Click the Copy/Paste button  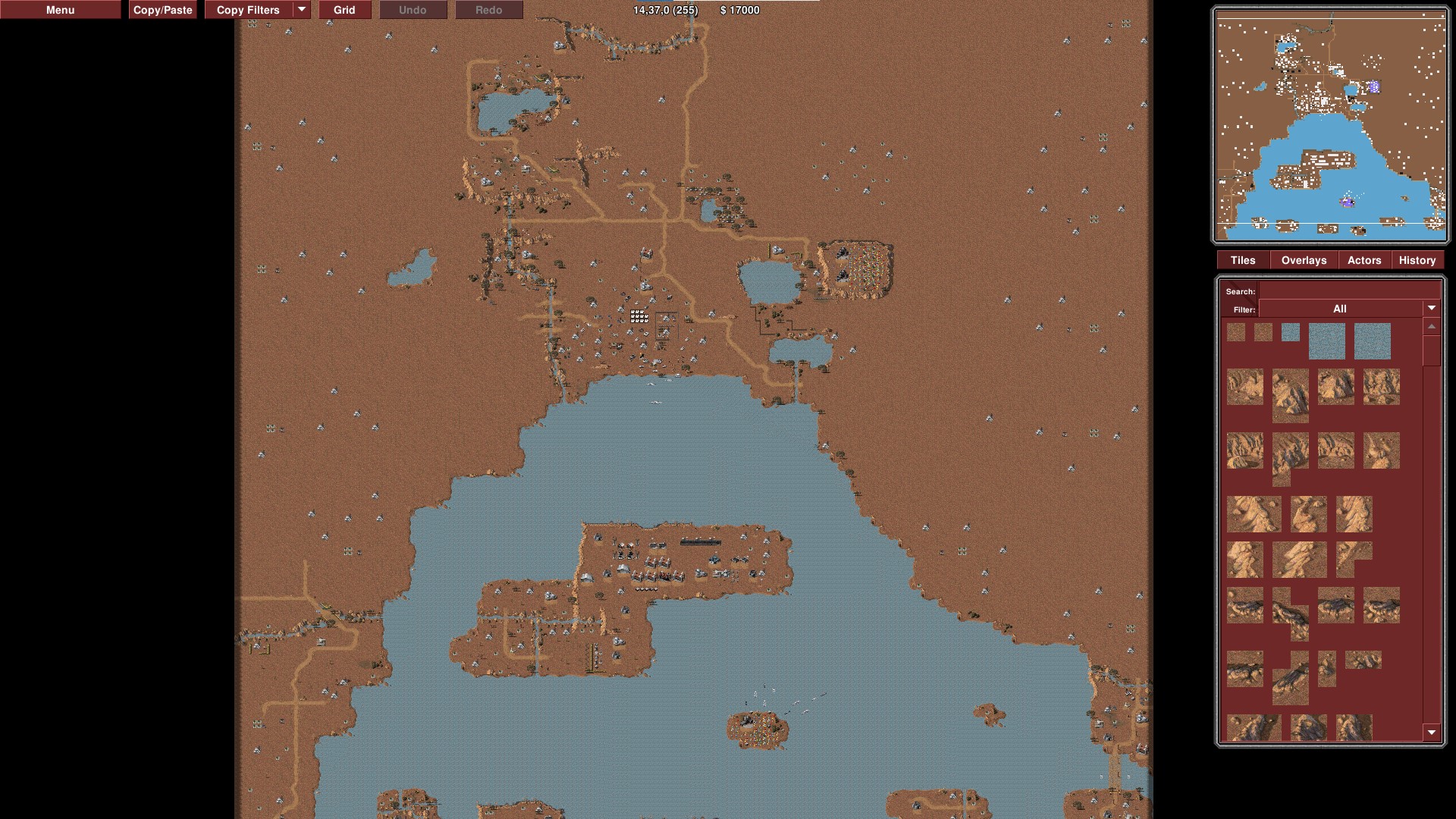pos(162,10)
